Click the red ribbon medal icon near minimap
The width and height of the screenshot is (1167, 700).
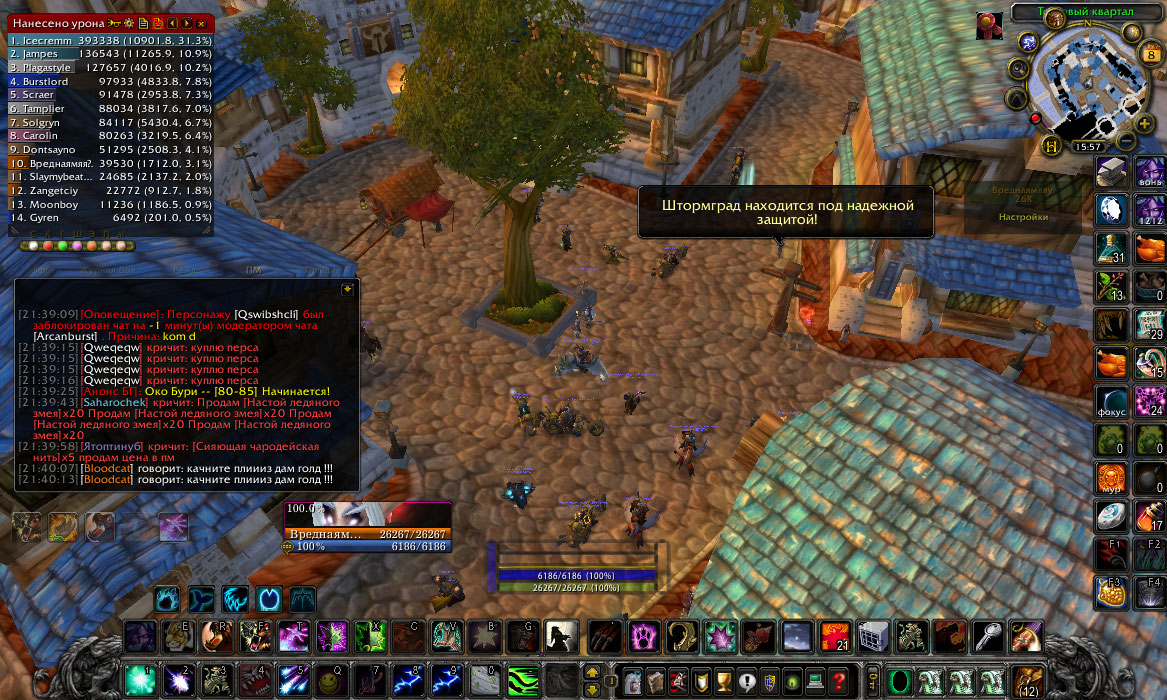(x=989, y=27)
